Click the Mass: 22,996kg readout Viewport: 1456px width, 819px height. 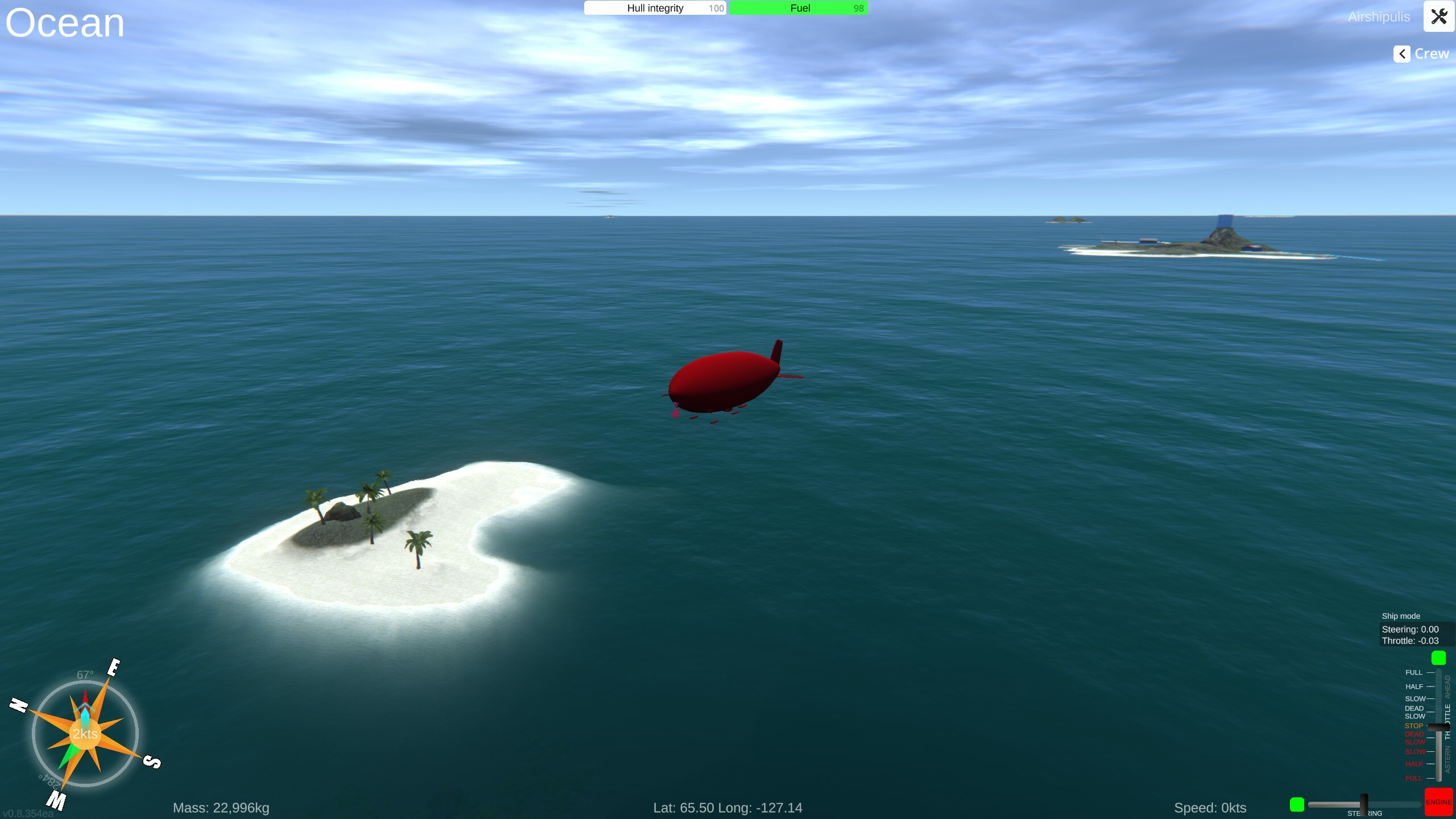click(x=221, y=807)
